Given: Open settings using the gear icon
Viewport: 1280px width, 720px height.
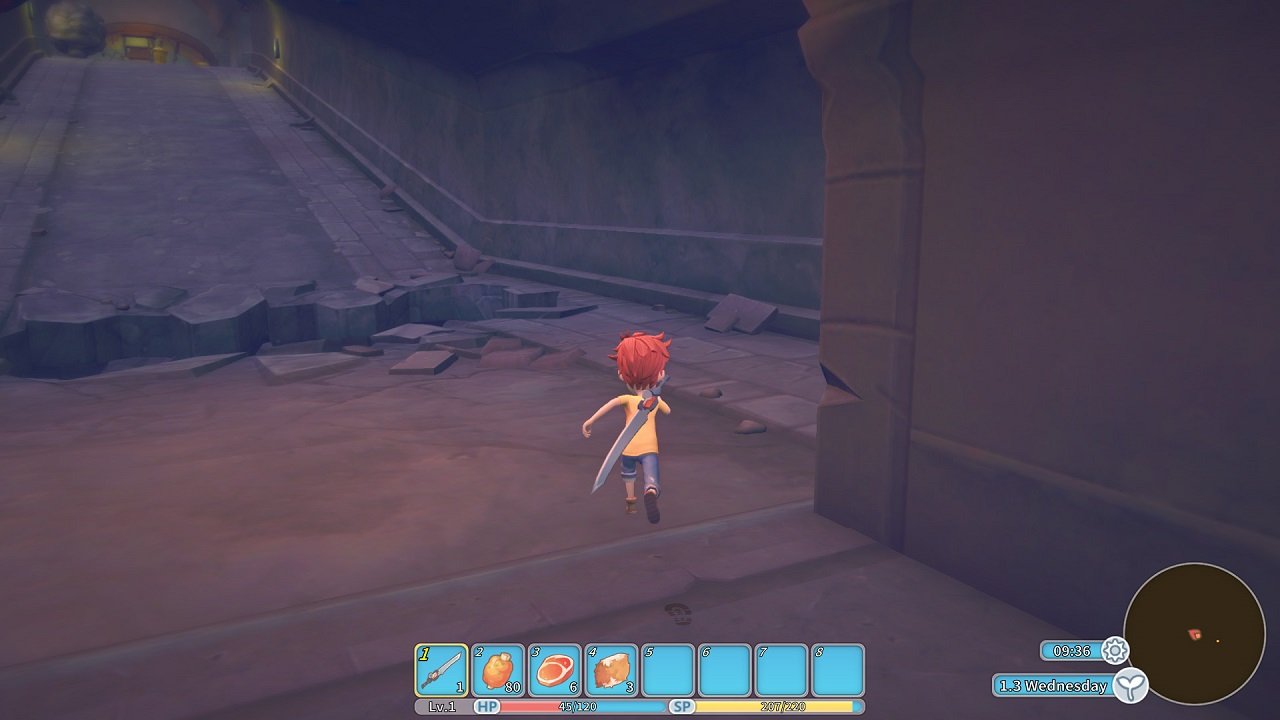Looking at the screenshot, I should 1117,650.
